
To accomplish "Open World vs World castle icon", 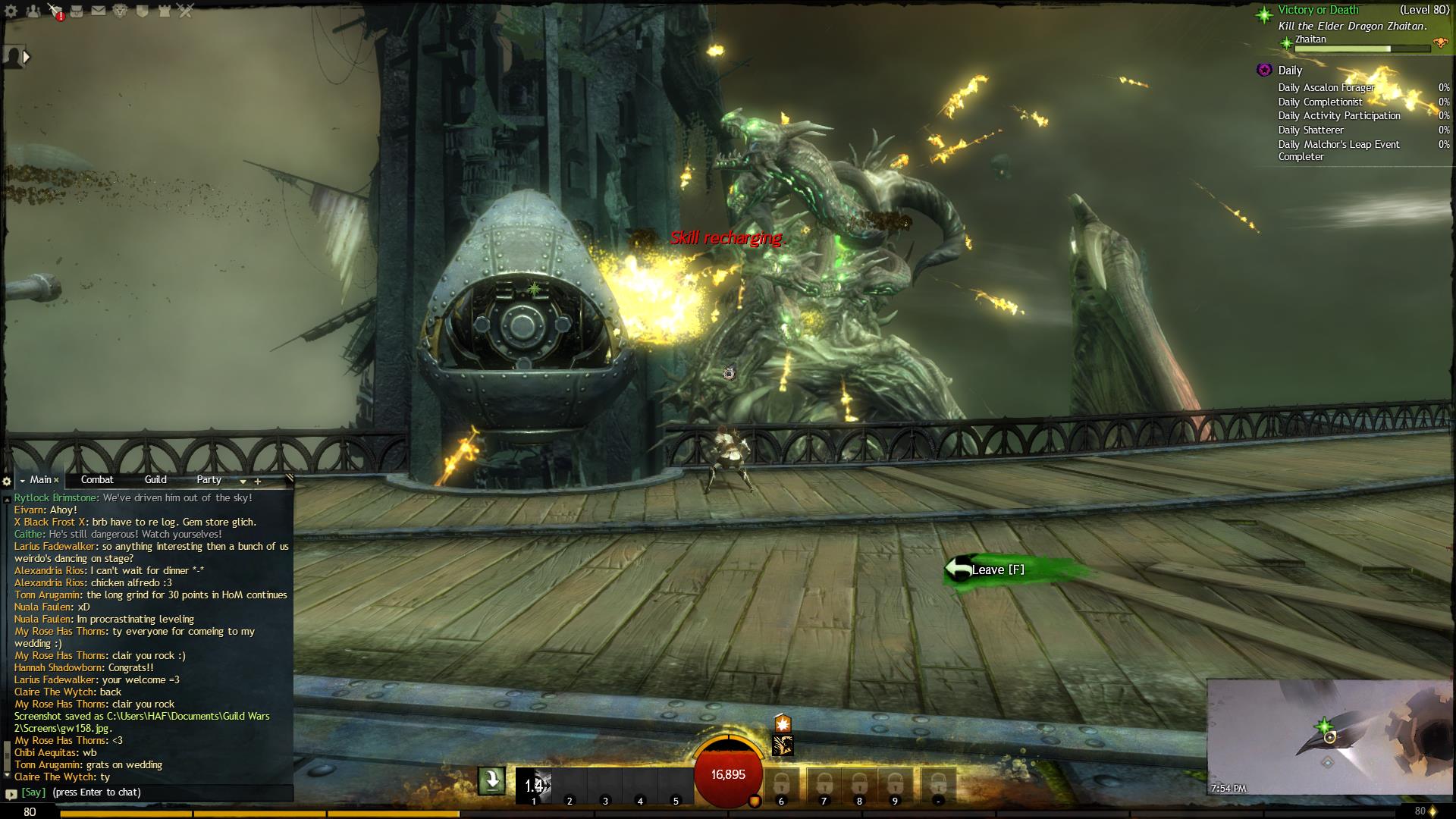I will coord(164,11).
